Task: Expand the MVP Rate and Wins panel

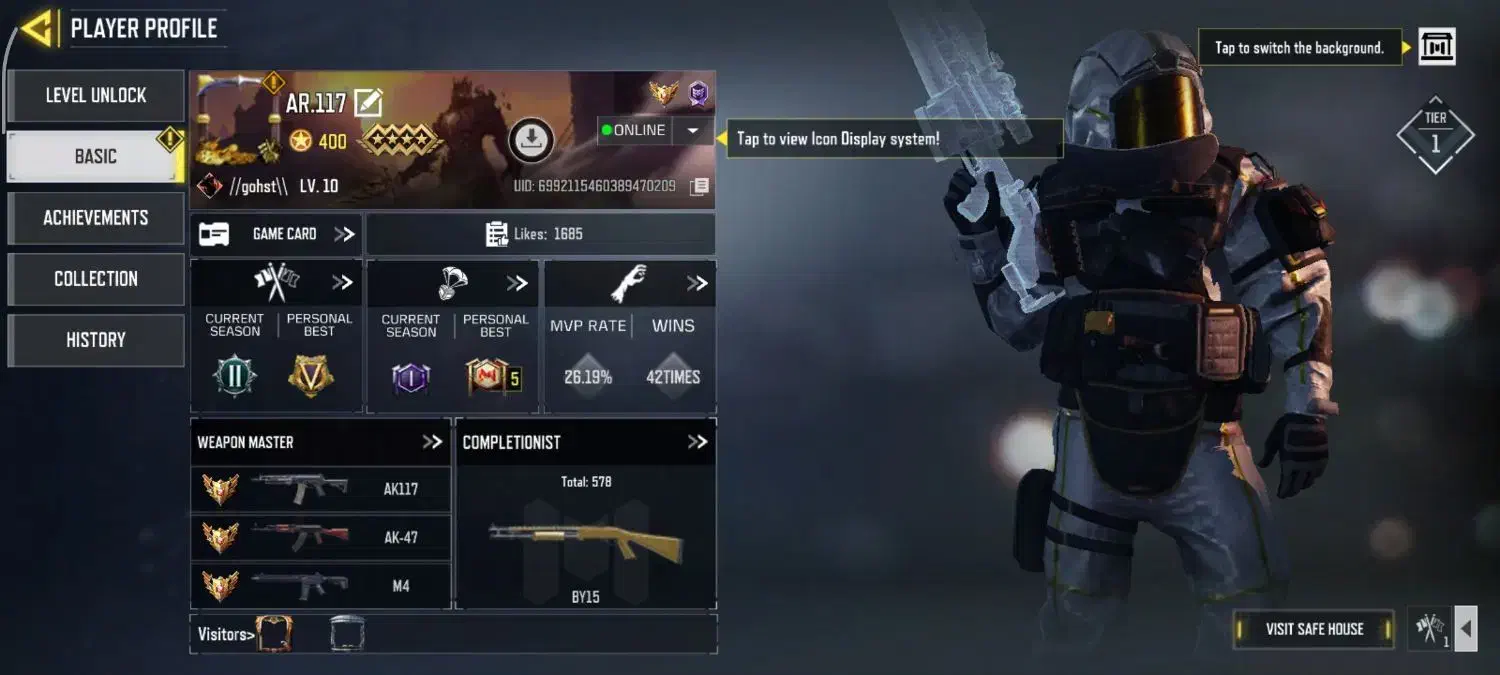Action: coord(697,284)
